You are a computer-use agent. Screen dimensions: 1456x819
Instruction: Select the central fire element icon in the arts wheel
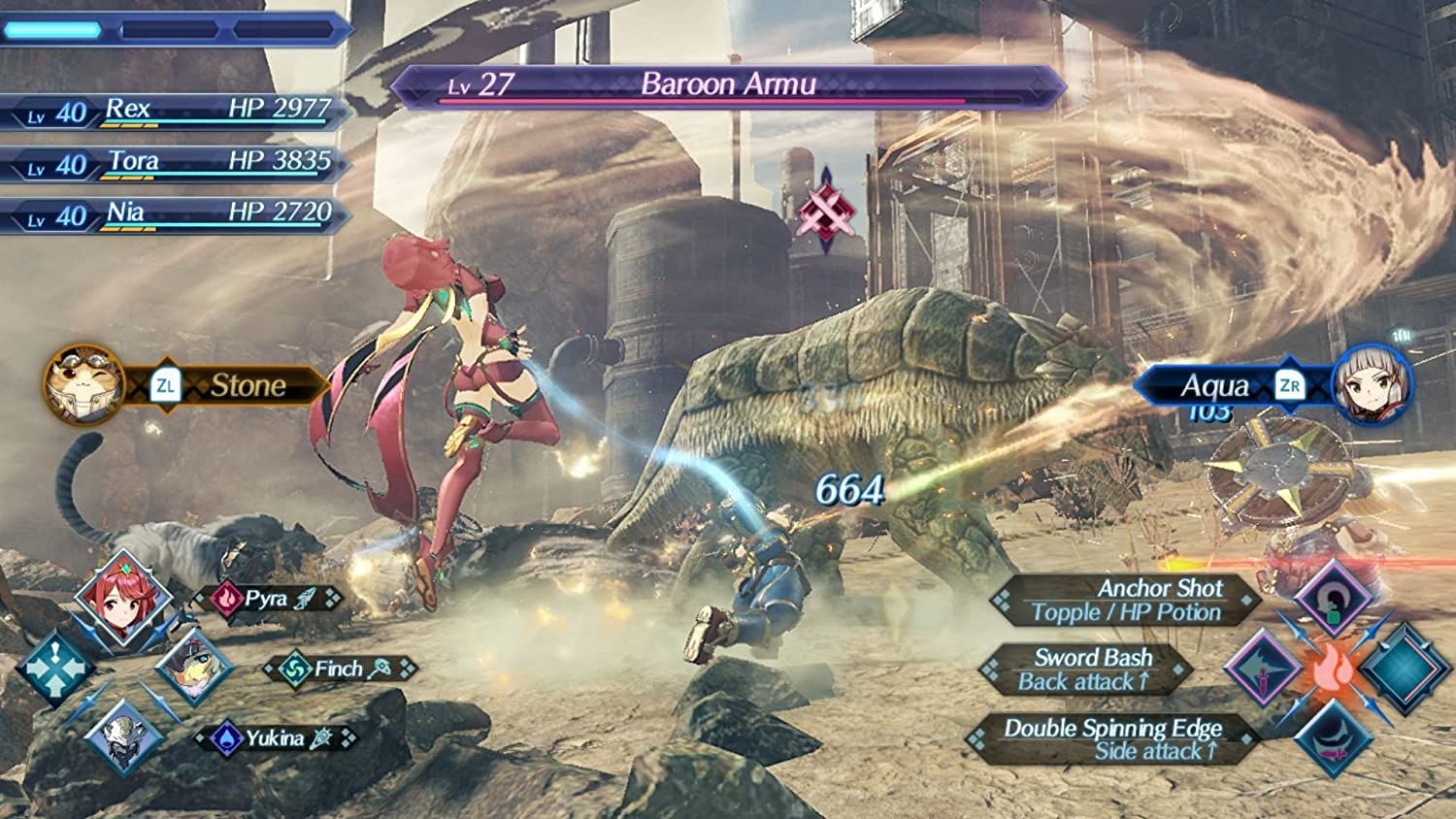[1332, 670]
